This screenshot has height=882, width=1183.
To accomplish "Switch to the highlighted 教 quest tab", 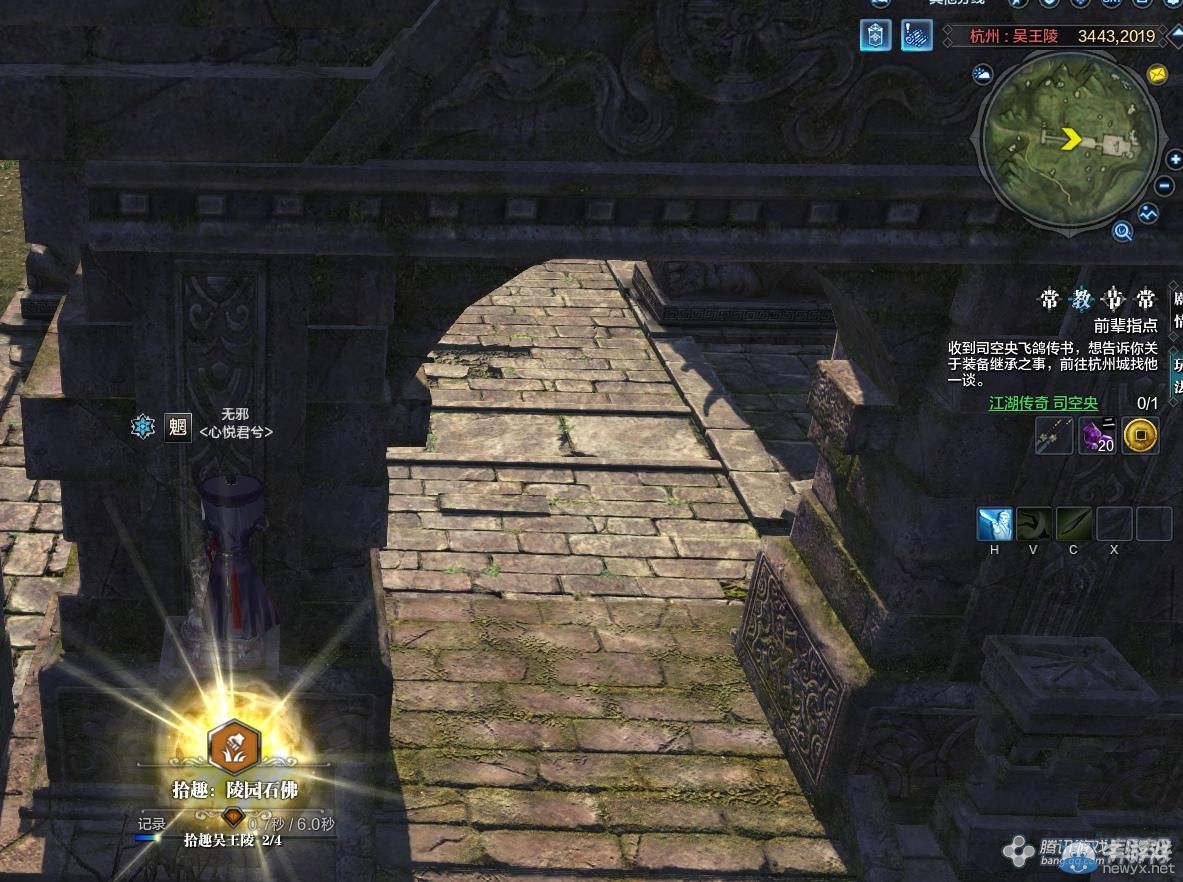I will click(1081, 299).
